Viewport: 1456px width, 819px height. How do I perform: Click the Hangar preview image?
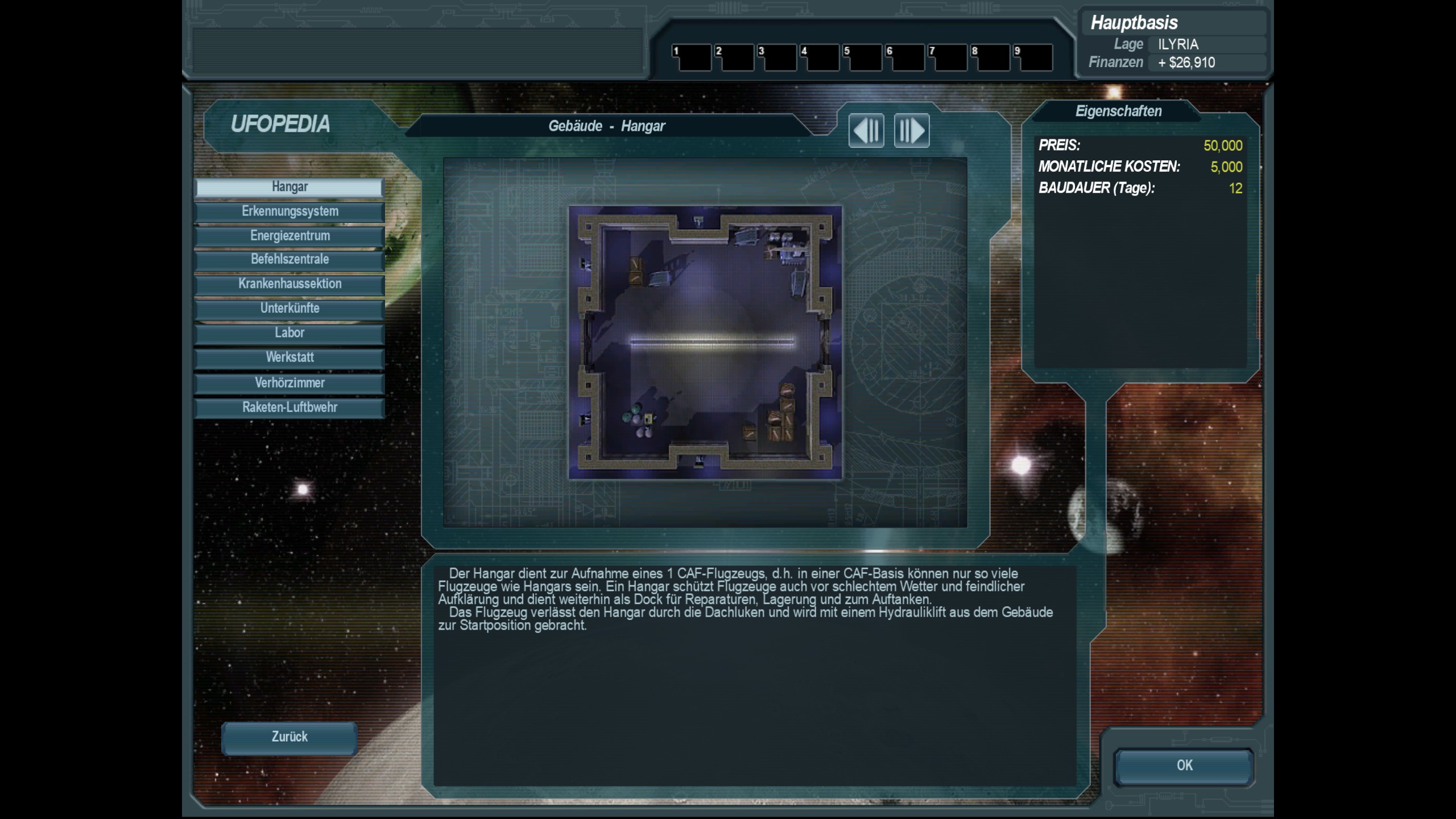tap(705, 342)
